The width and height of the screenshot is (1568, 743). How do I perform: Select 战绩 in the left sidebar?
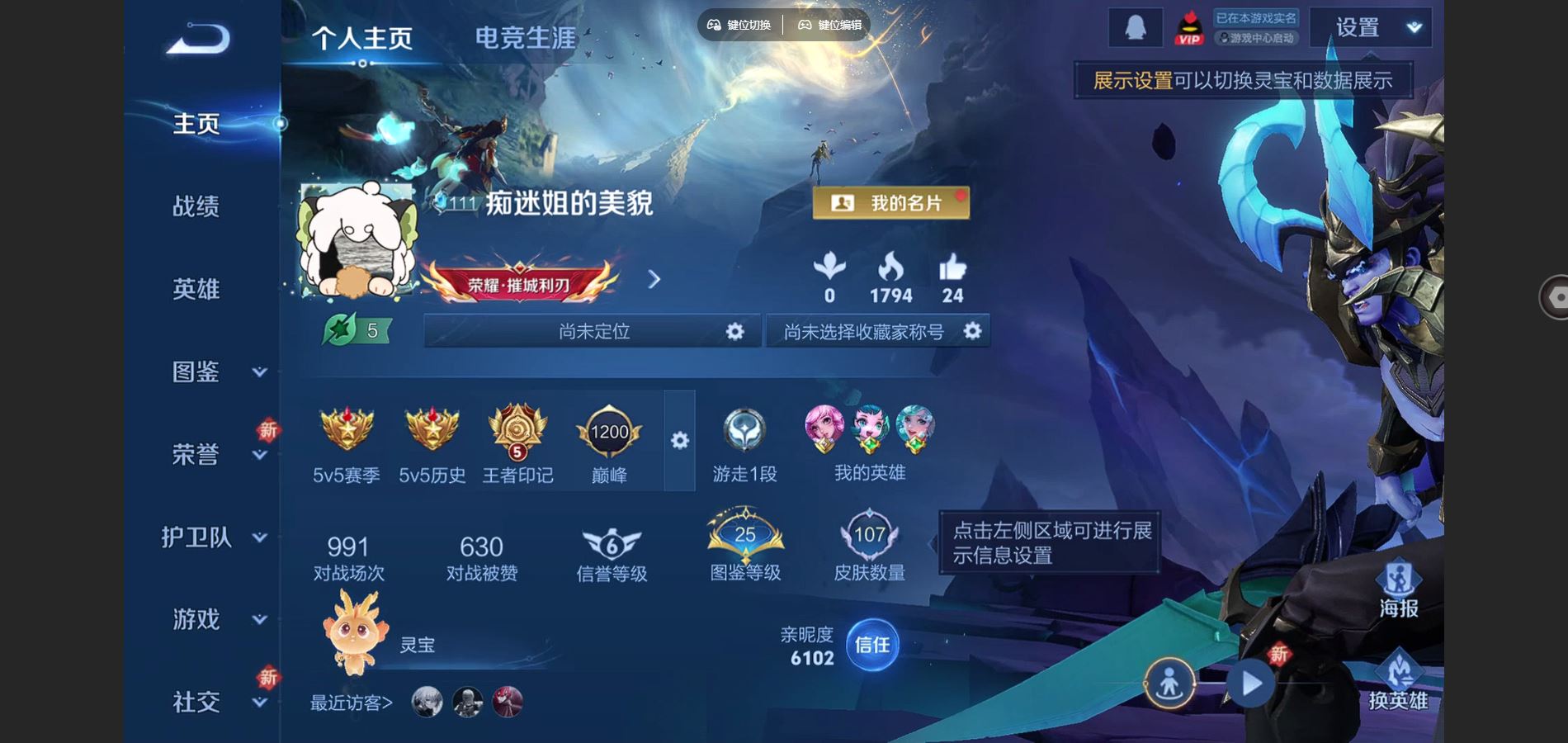[x=196, y=207]
